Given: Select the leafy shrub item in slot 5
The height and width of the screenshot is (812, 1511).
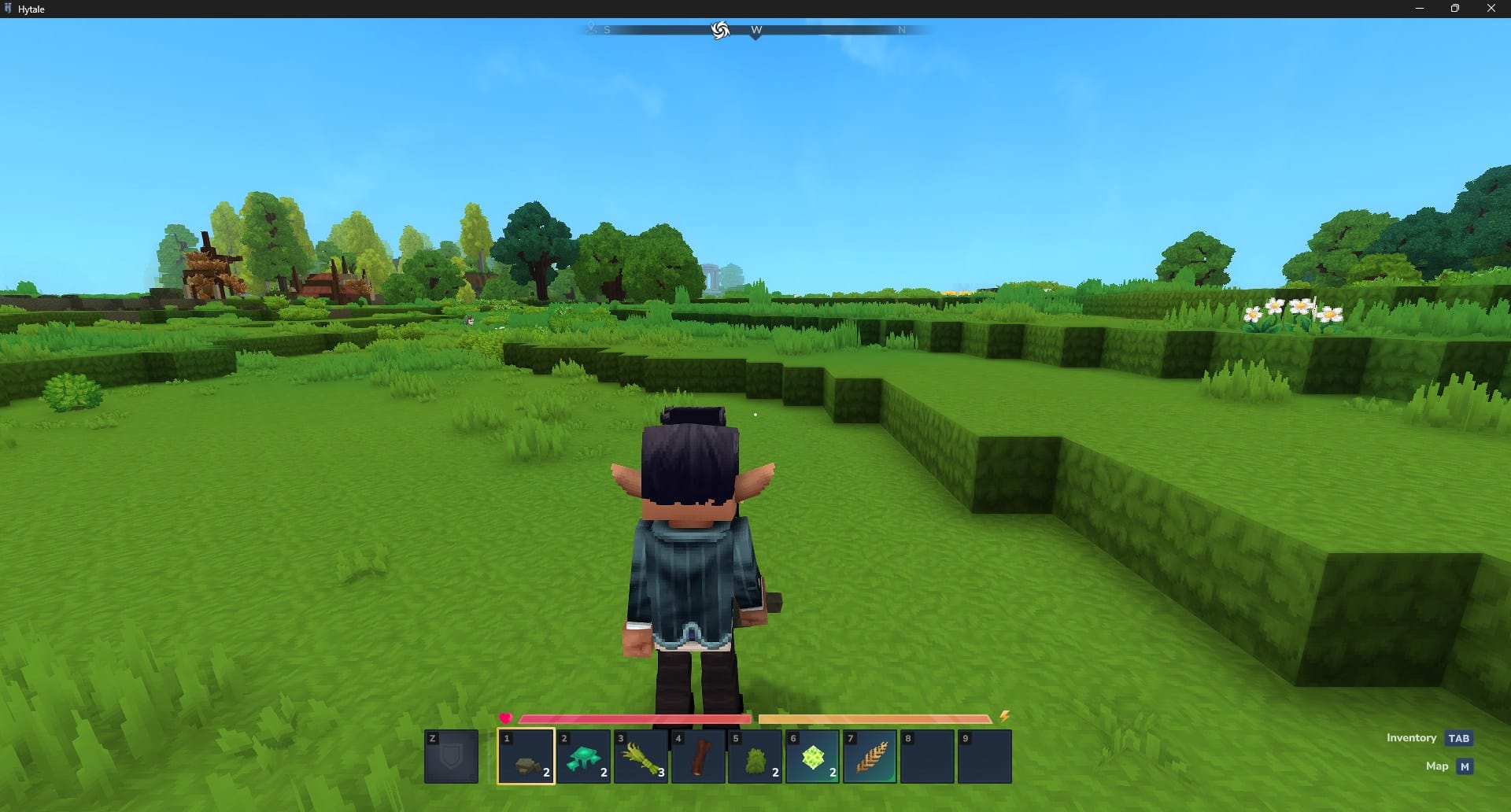Looking at the screenshot, I should coord(756,757).
